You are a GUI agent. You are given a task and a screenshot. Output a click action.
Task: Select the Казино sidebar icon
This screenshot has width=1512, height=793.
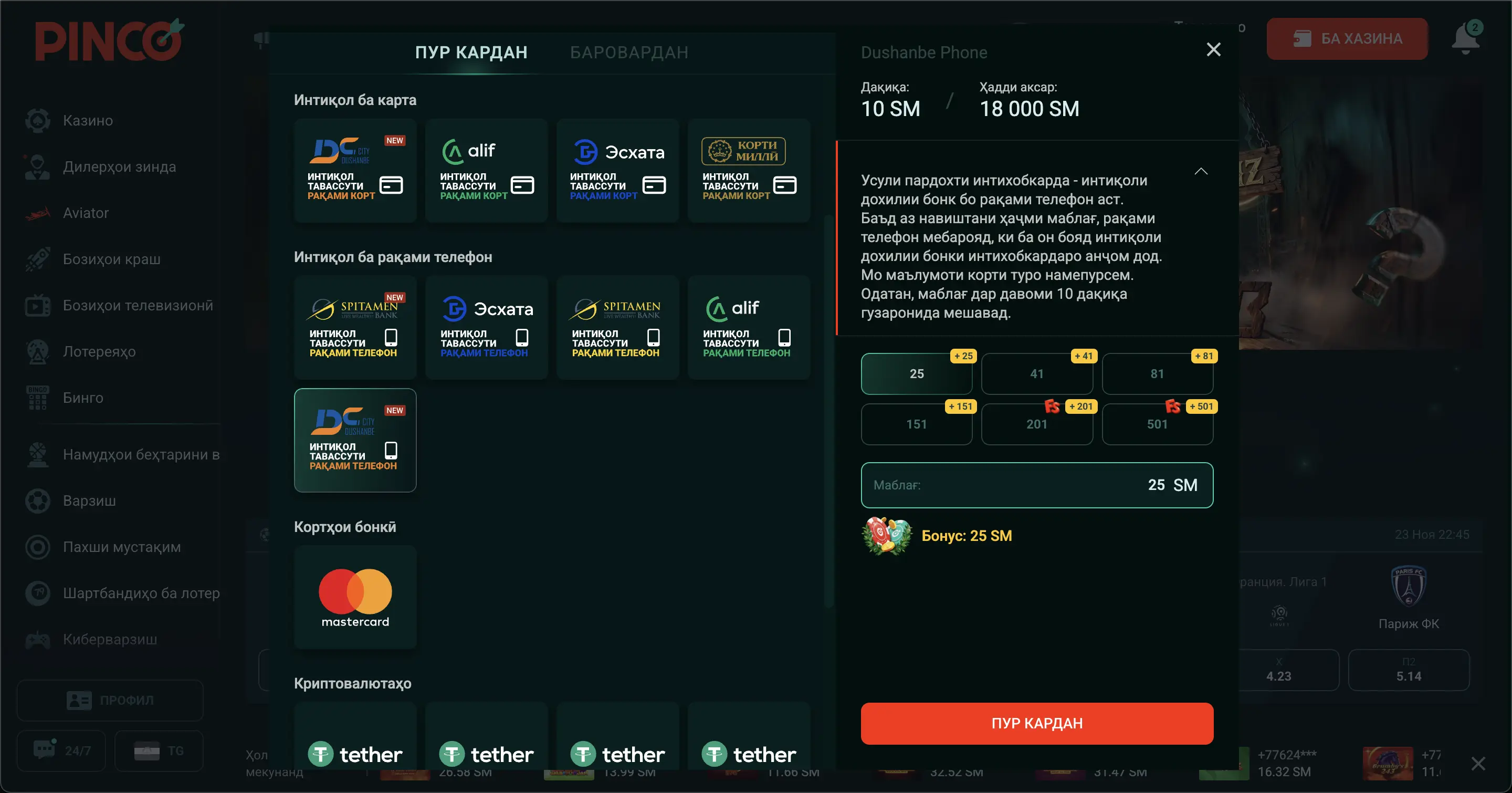point(37,120)
